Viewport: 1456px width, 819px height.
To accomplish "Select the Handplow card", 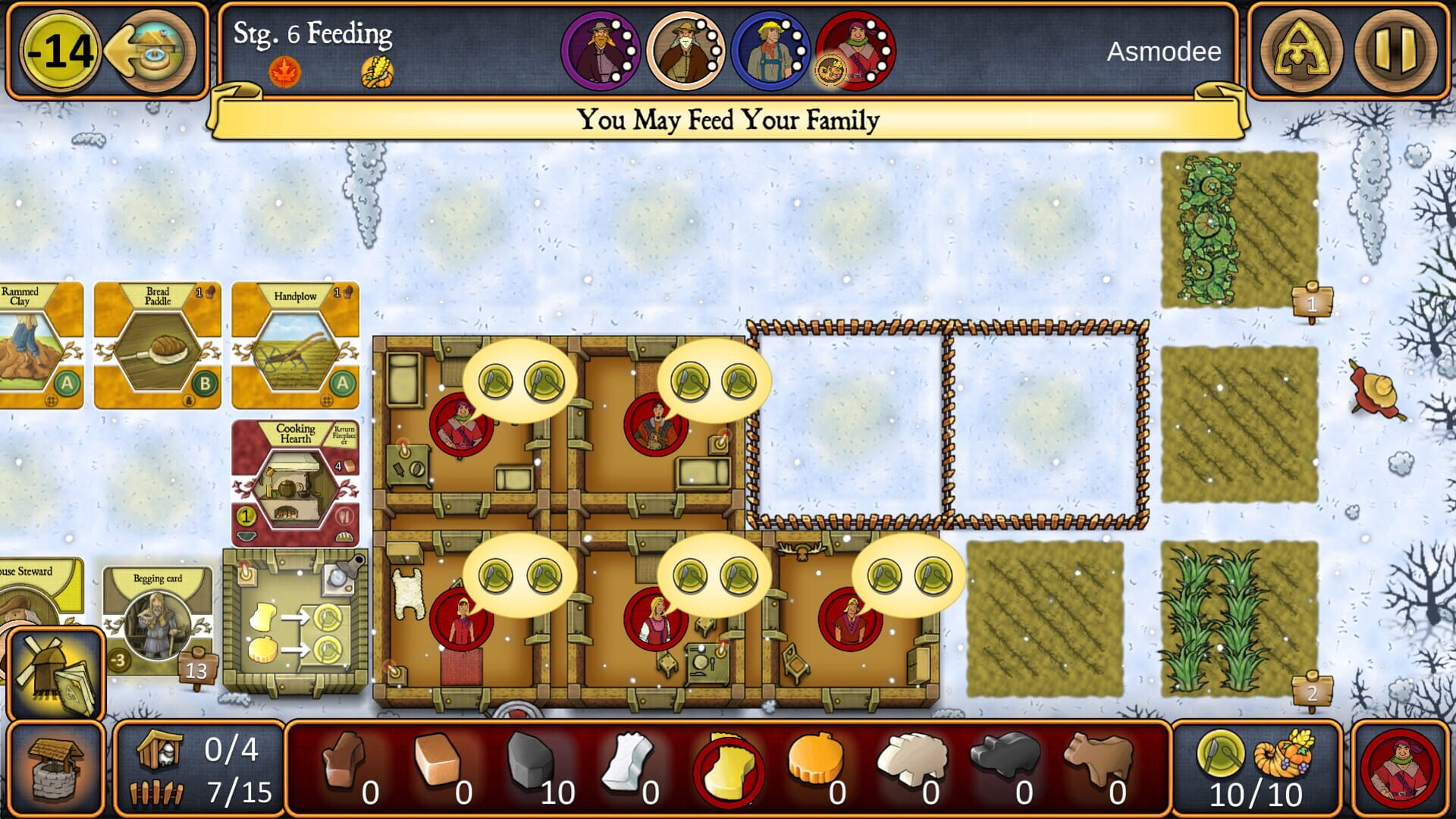I will point(296,345).
